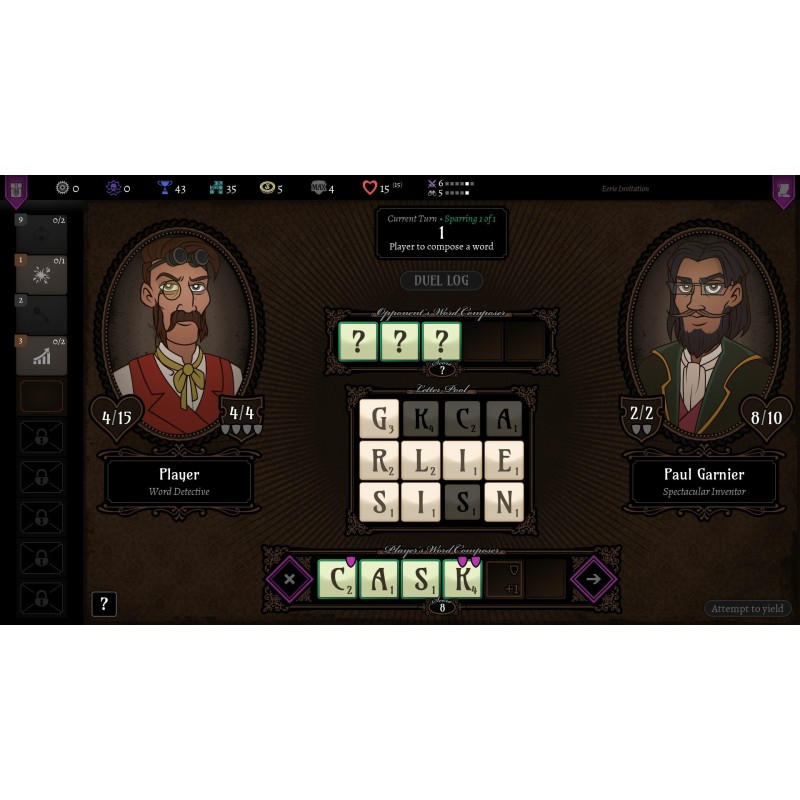Image resolution: width=800 pixels, height=800 pixels.
Task: Remove the K tile from Player's Word Composer
Action: click(463, 579)
